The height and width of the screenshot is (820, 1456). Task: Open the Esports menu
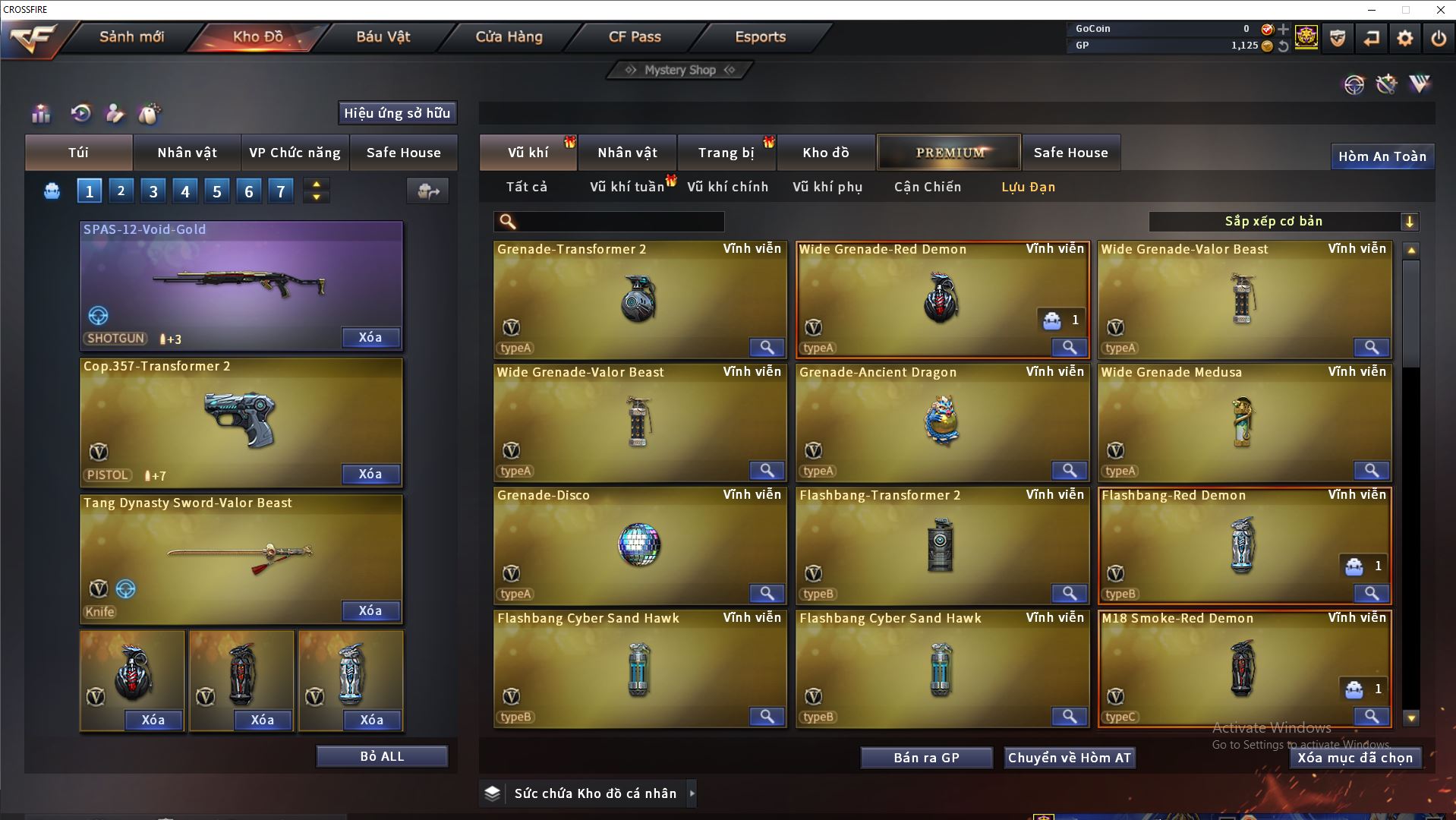[x=760, y=36]
